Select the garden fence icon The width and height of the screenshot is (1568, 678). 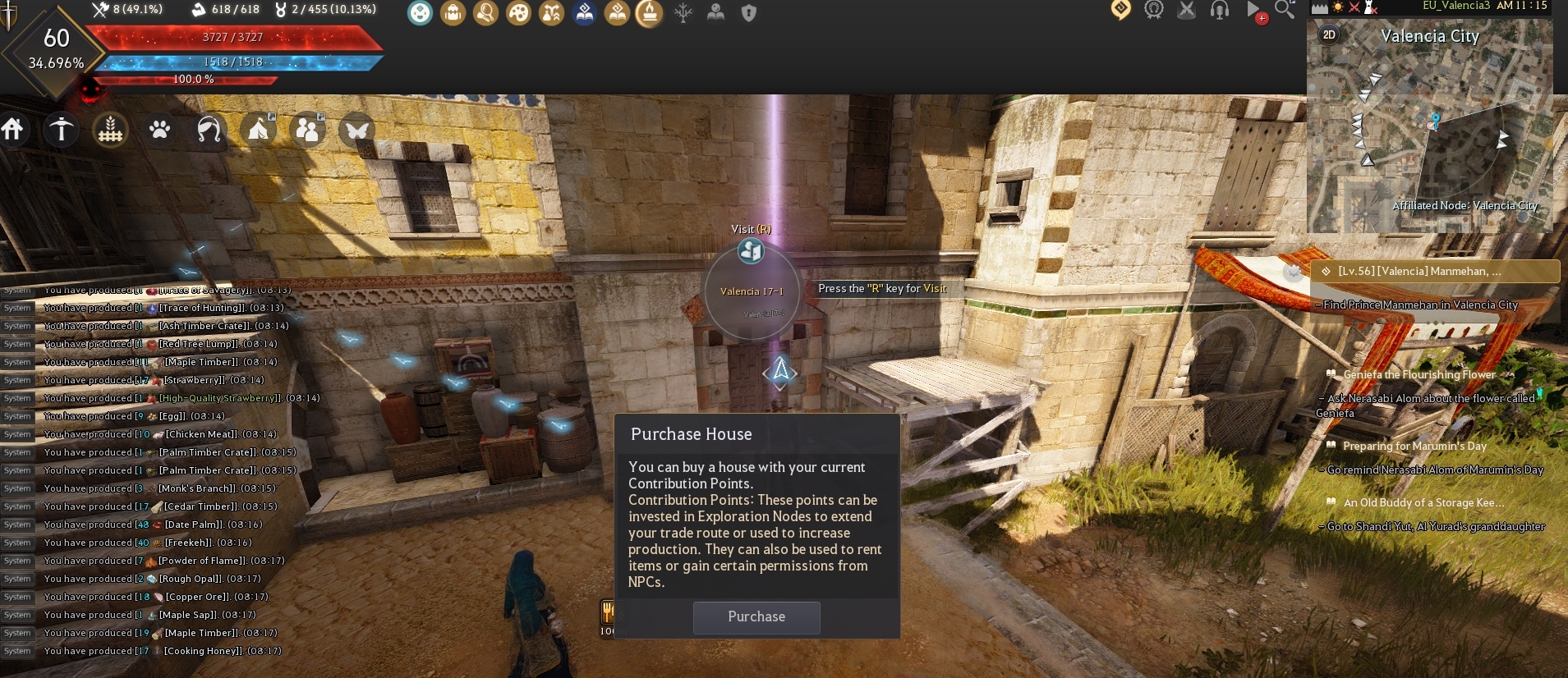tap(110, 130)
